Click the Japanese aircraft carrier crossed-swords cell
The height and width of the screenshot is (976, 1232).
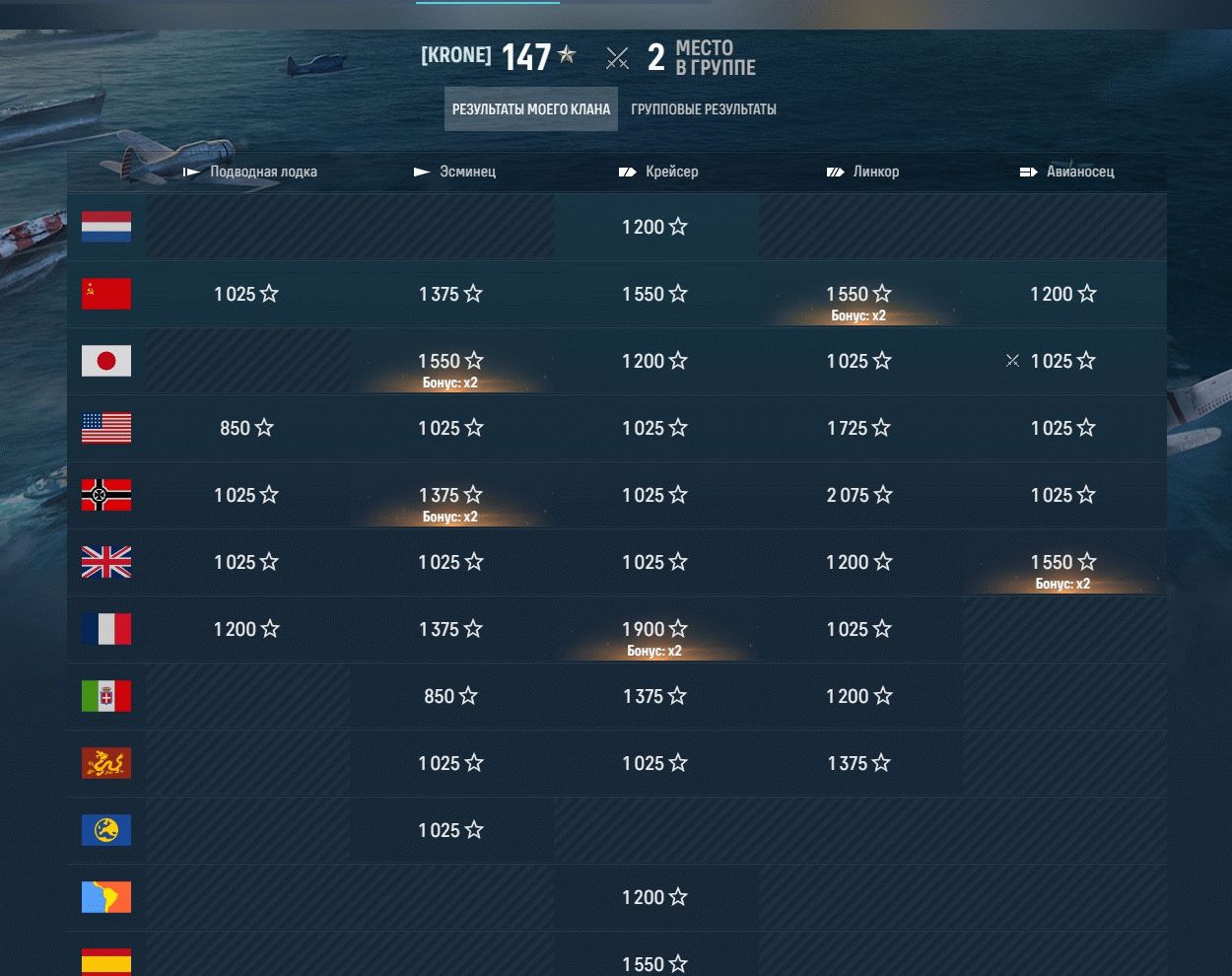point(1062,361)
